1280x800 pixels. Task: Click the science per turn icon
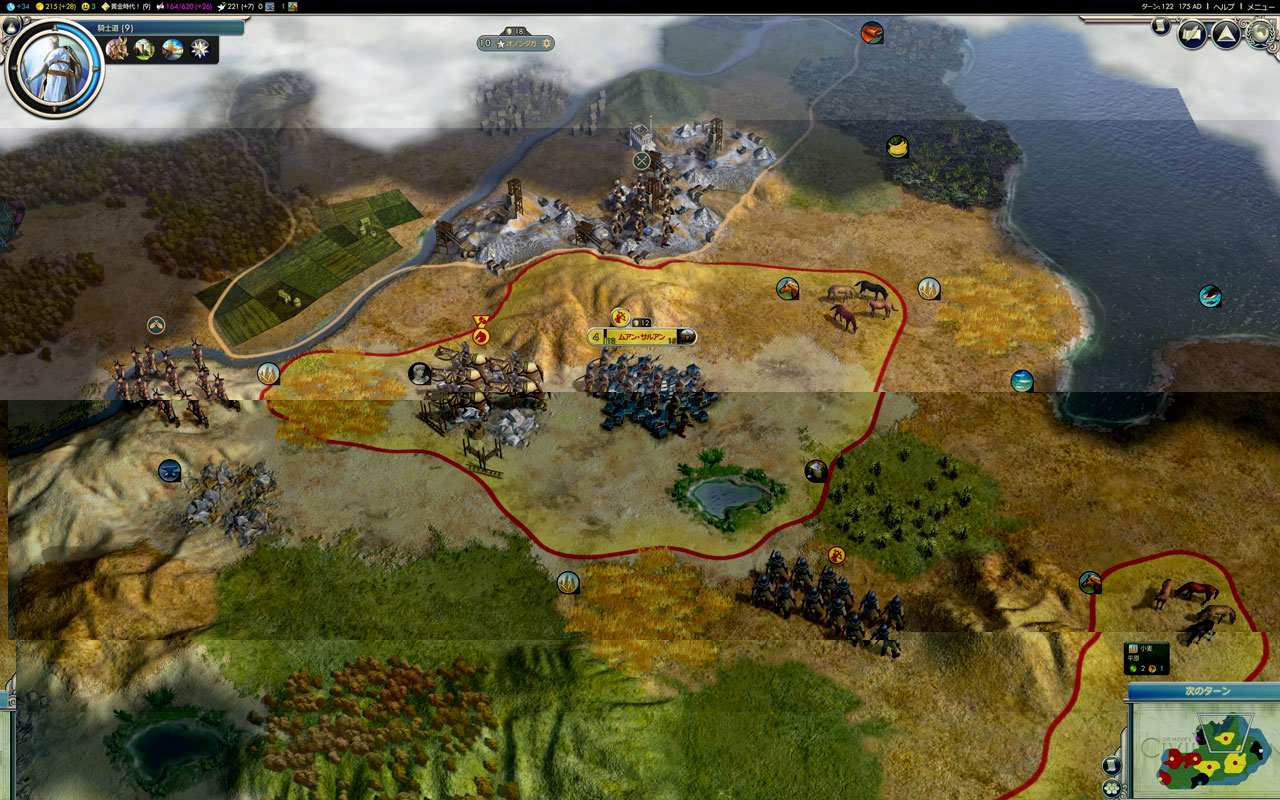pos(9,6)
